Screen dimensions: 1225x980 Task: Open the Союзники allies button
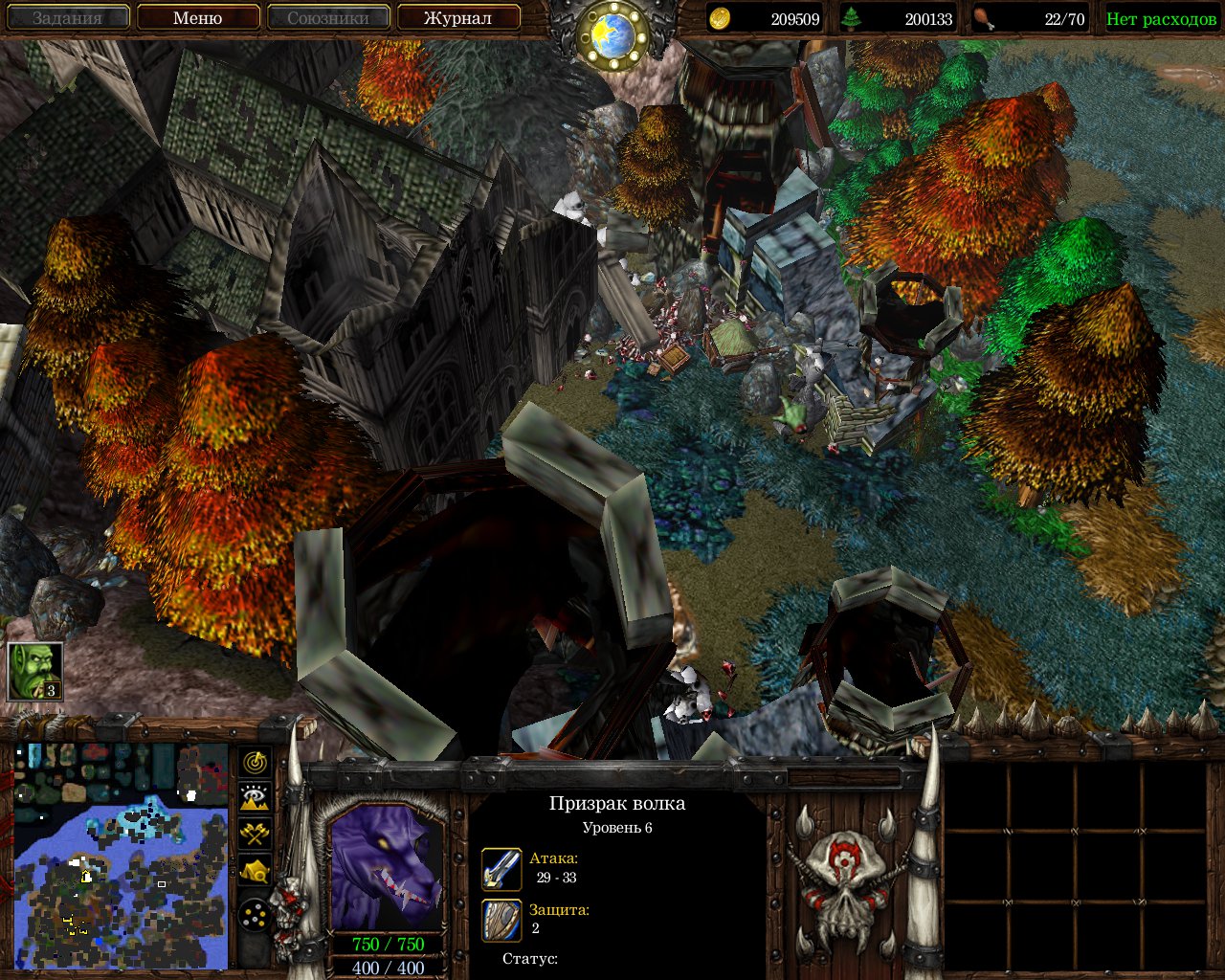(328, 18)
